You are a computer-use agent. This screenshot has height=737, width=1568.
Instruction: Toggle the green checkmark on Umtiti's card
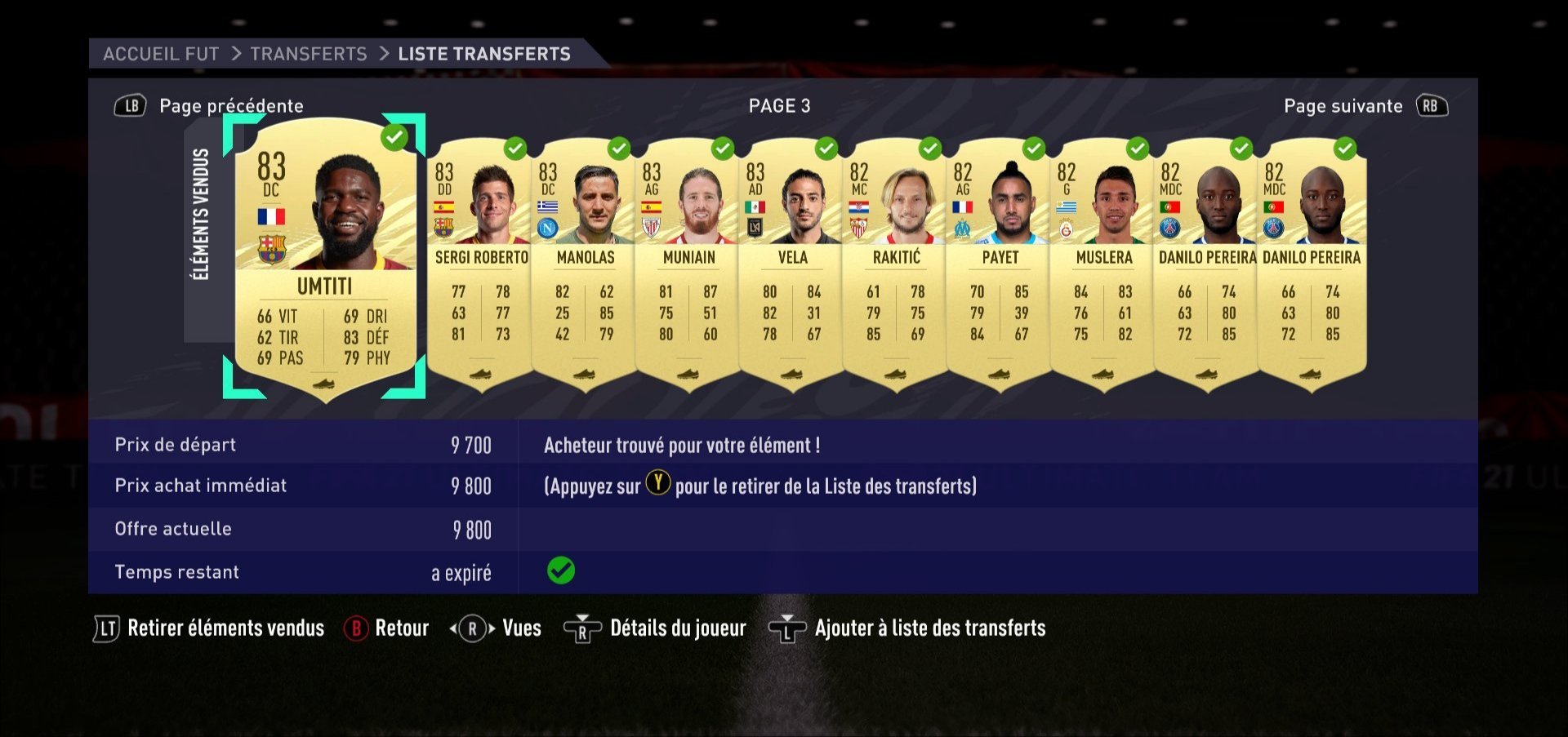pos(394,139)
